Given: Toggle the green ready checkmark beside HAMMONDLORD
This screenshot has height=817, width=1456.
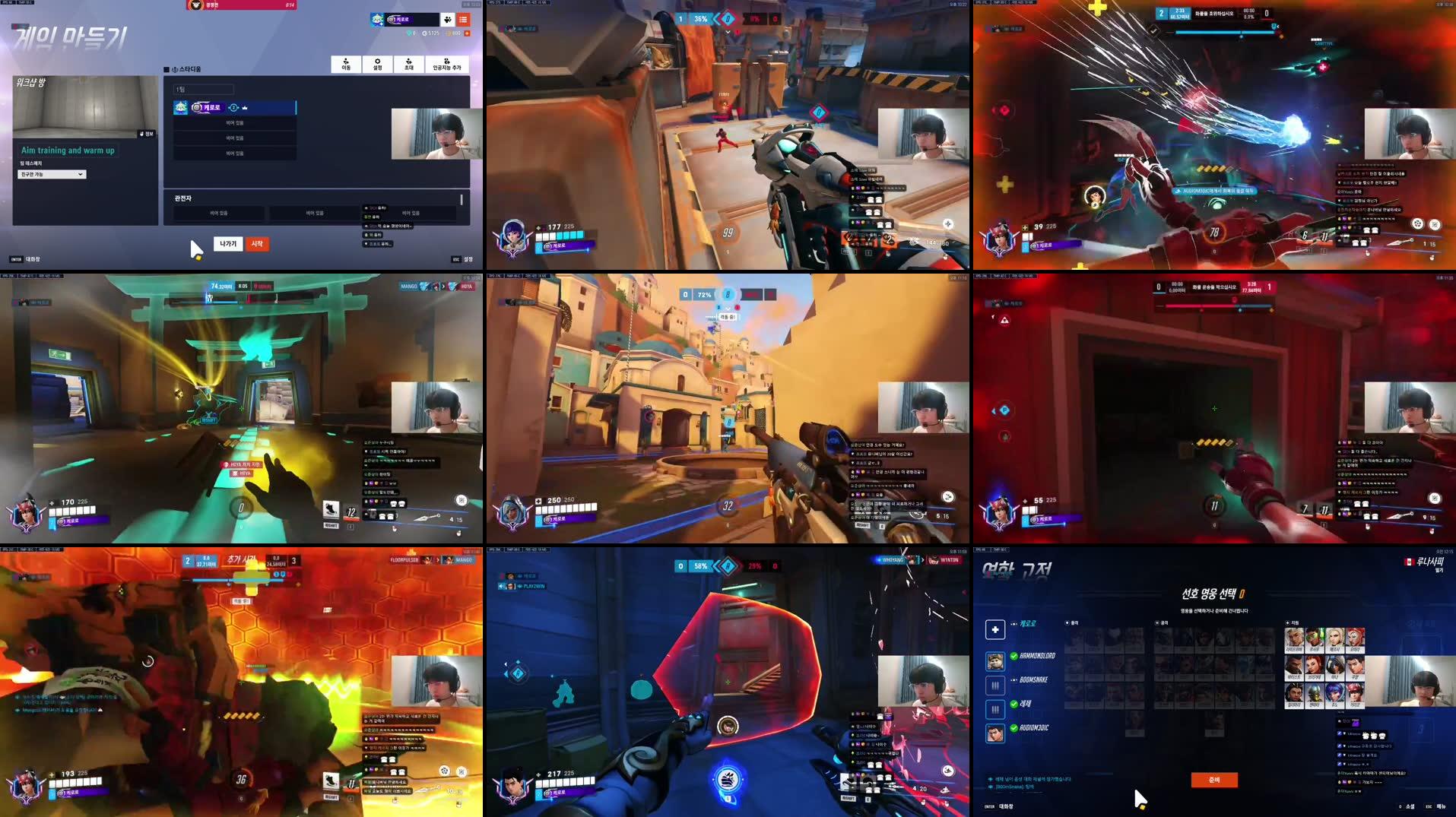Looking at the screenshot, I should click(x=1013, y=657).
